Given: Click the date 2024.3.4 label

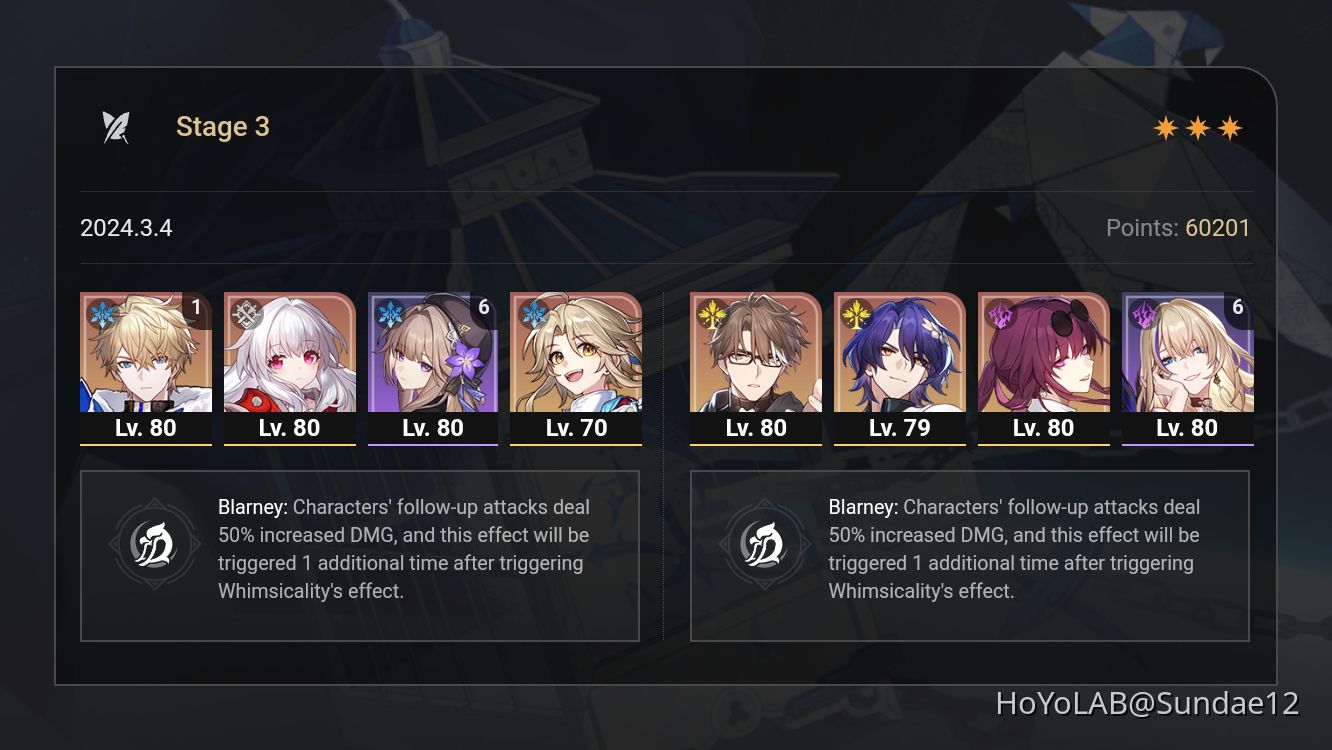Looking at the screenshot, I should [126, 228].
